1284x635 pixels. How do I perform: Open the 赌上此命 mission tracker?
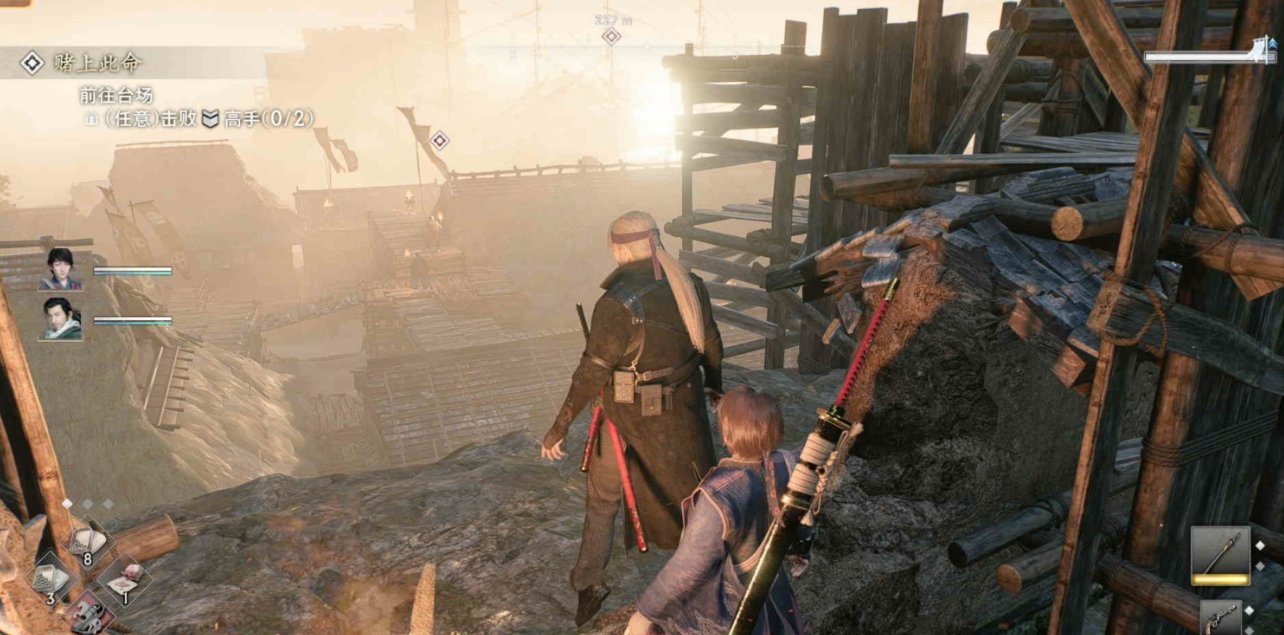pyautogui.click(x=84, y=63)
